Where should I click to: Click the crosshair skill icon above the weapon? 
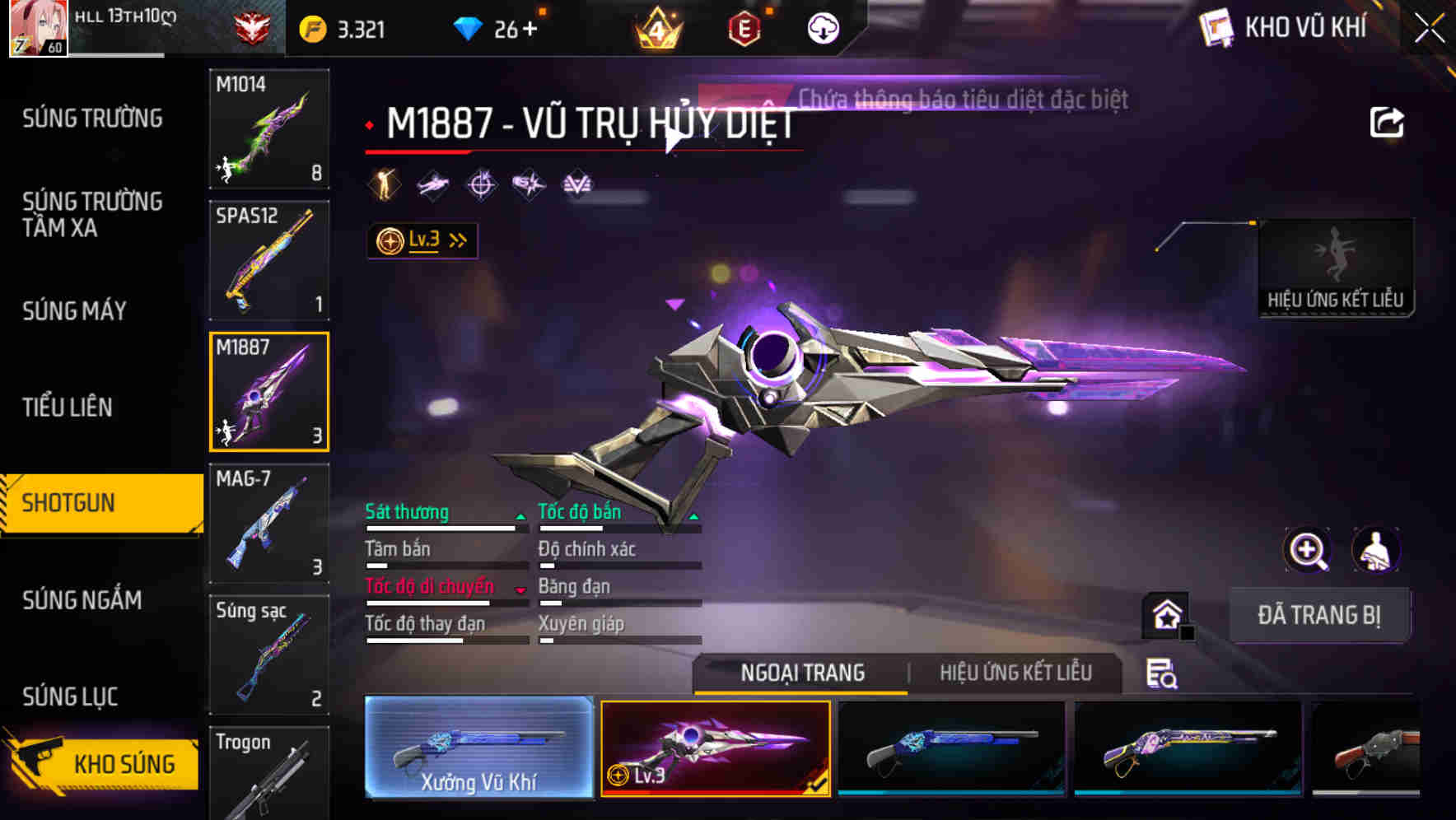[x=482, y=183]
